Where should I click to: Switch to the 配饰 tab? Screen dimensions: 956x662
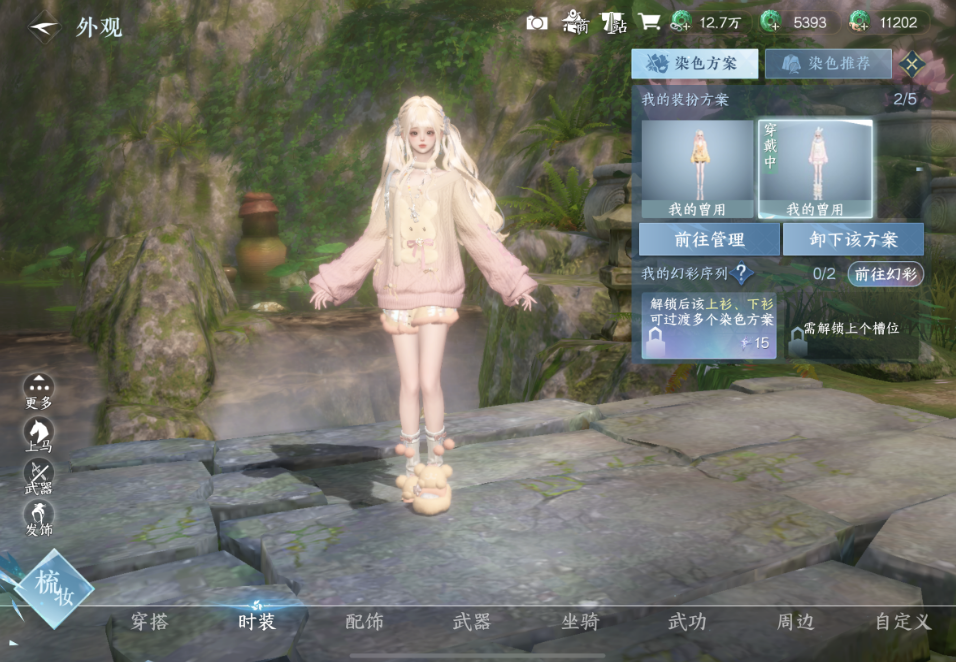(364, 622)
